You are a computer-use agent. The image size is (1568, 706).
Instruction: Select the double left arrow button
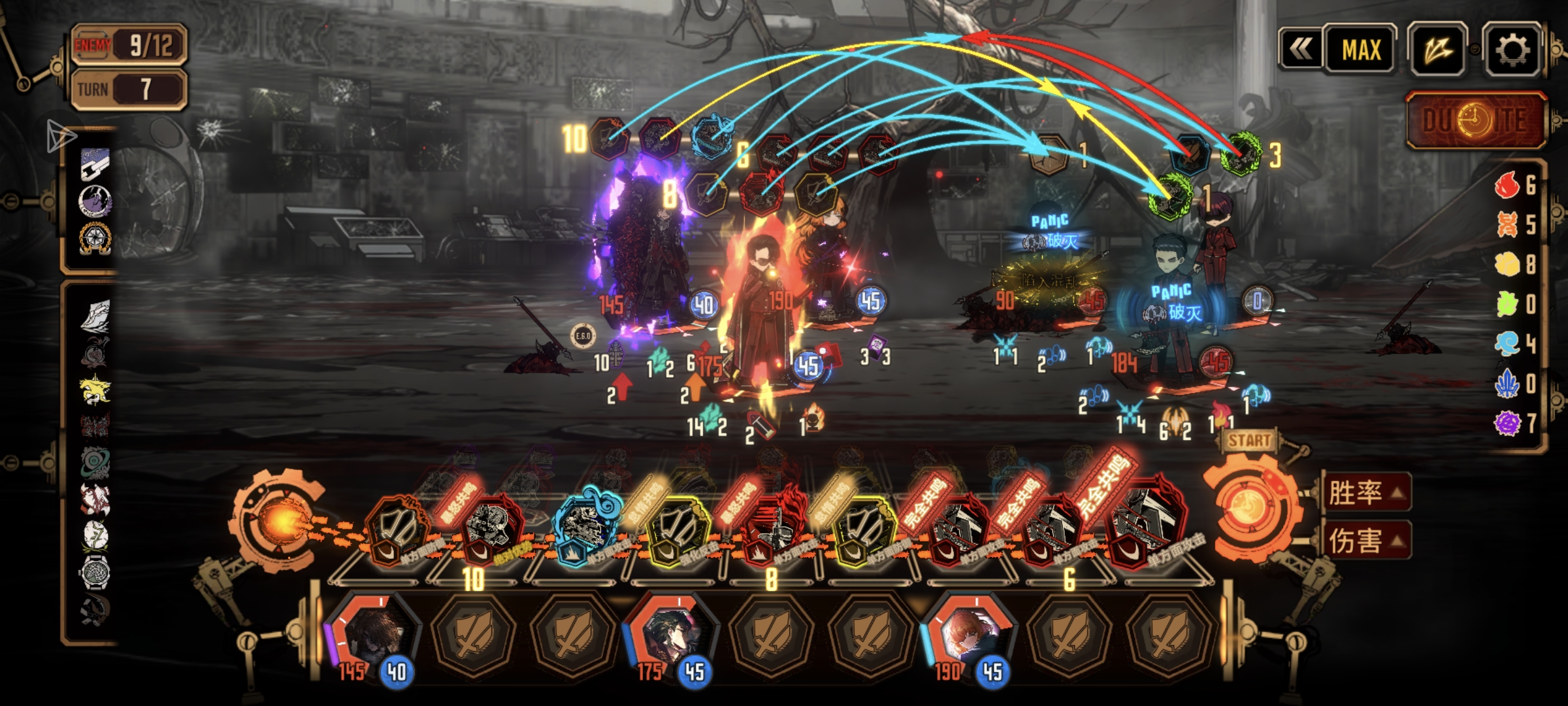click(1301, 49)
